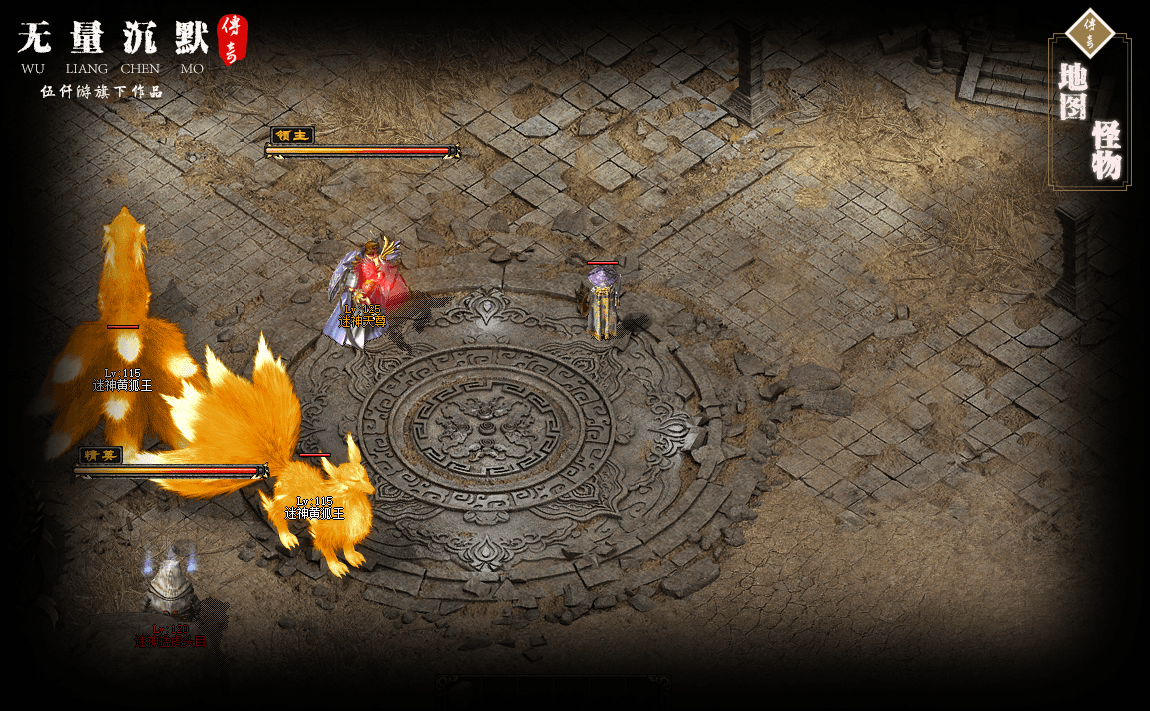This screenshot has height=711, width=1150.
Task: Switch to the 怪物 (Monsters) section
Action: tap(1106, 150)
